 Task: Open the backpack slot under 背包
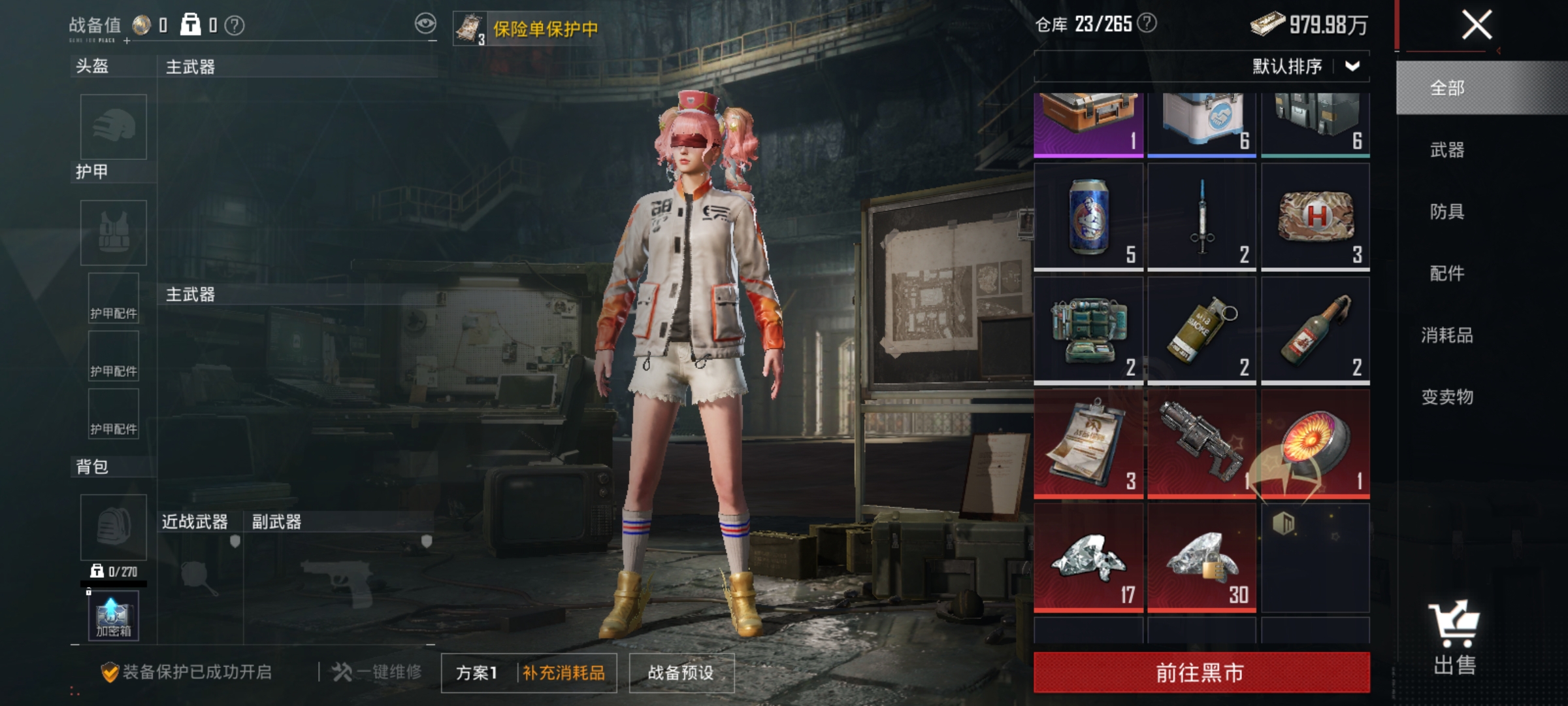coord(112,528)
